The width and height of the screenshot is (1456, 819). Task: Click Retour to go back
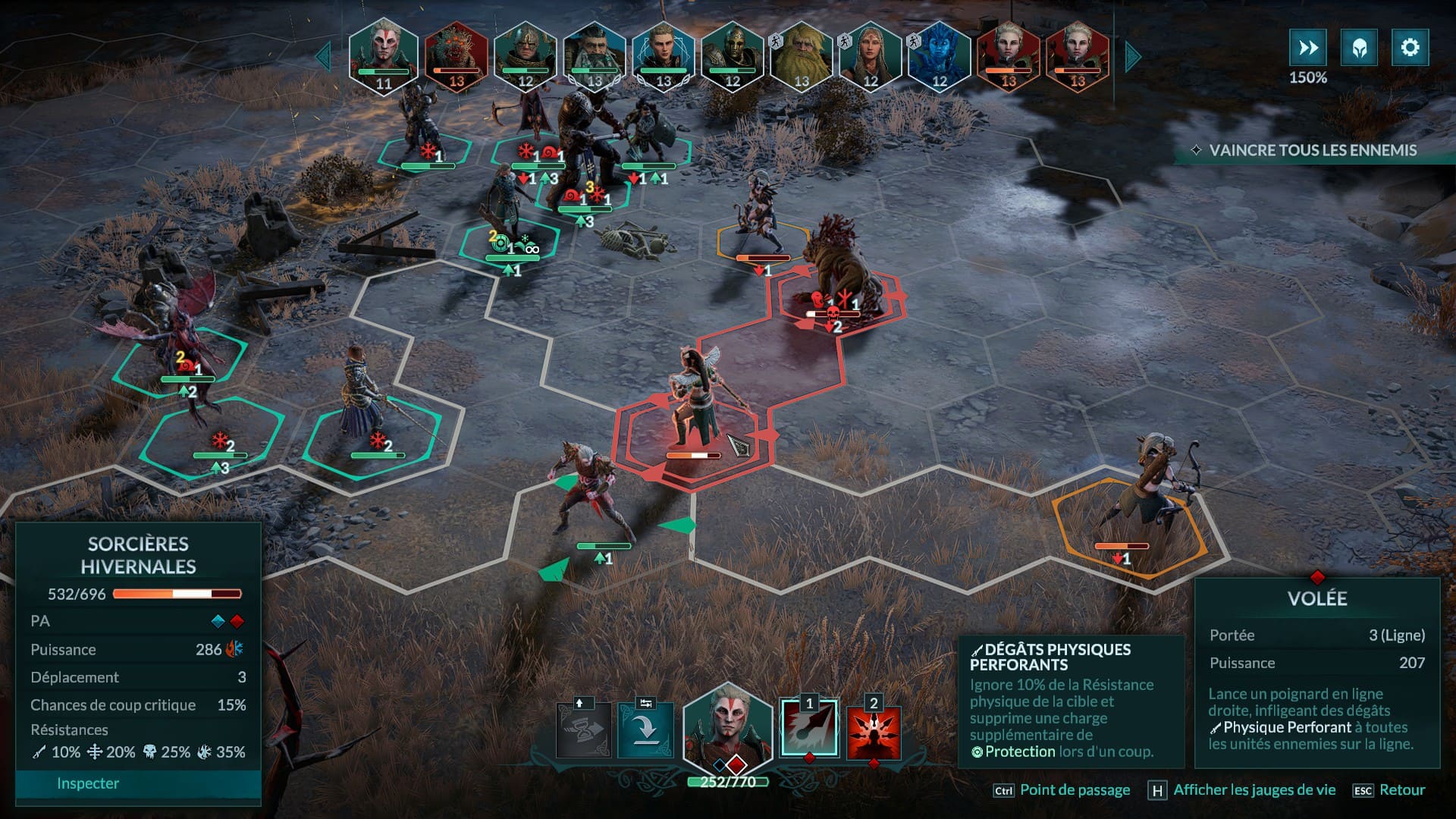1401,790
